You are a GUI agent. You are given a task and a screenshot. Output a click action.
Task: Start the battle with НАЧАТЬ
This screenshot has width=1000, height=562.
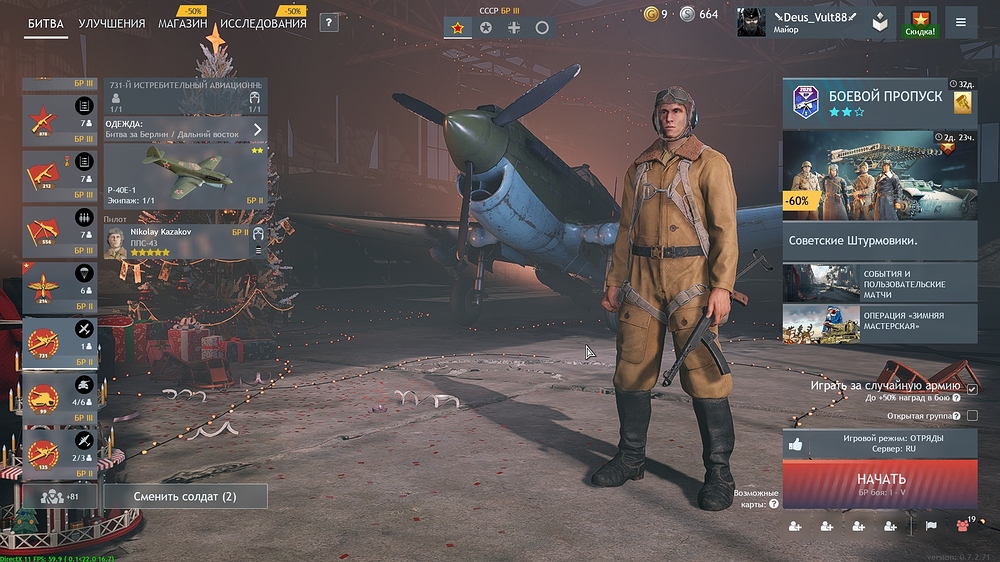coord(880,483)
